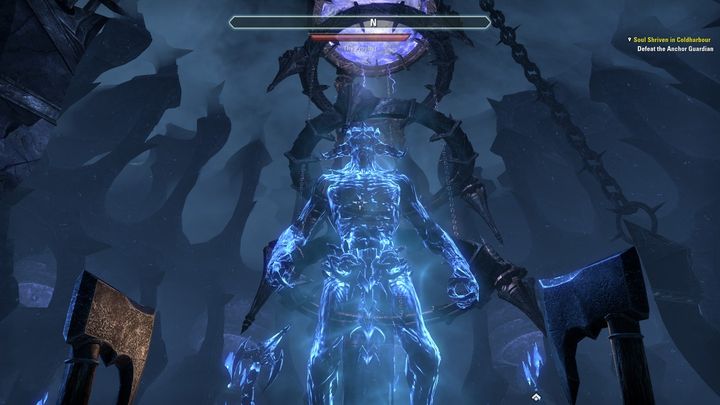The height and width of the screenshot is (405, 720).
Task: Click the compass bar showing N
Action: 359,21
